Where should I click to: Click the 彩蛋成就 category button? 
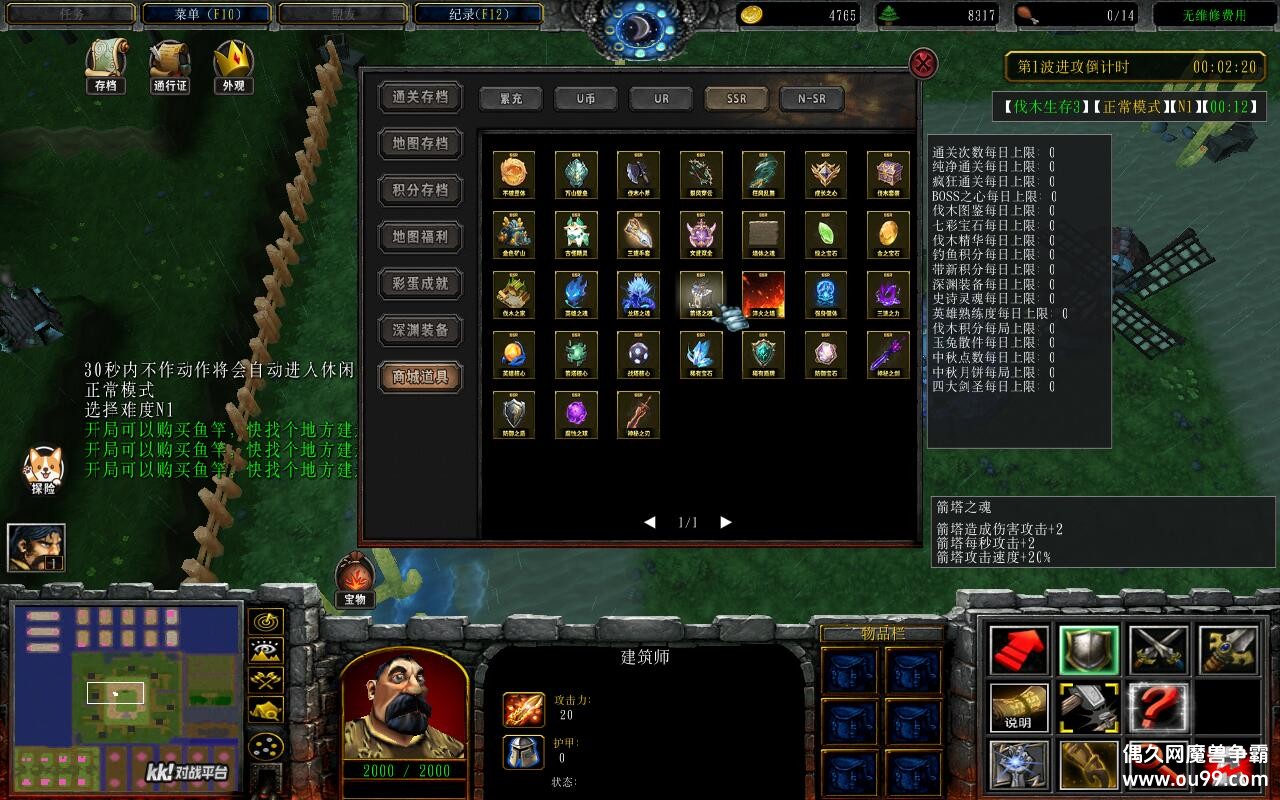tap(420, 283)
